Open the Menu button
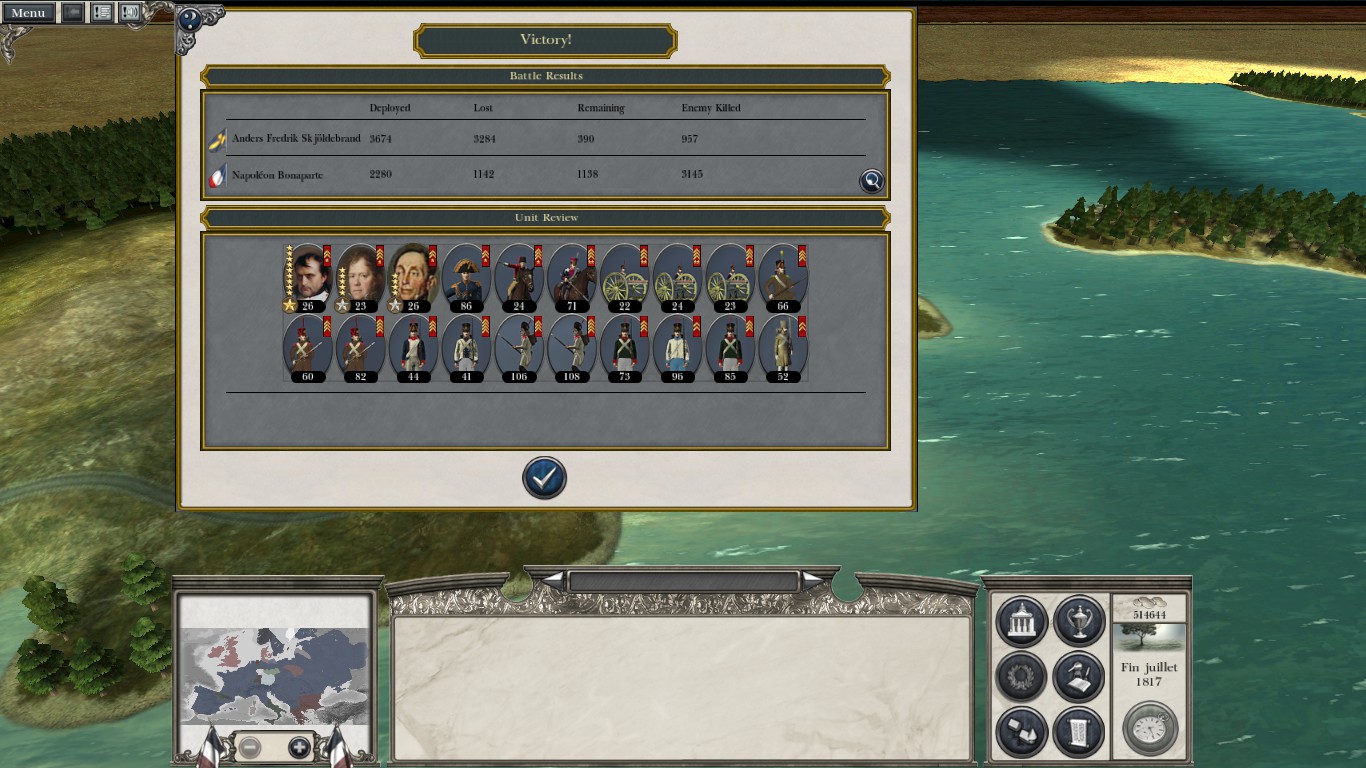 (x=28, y=13)
